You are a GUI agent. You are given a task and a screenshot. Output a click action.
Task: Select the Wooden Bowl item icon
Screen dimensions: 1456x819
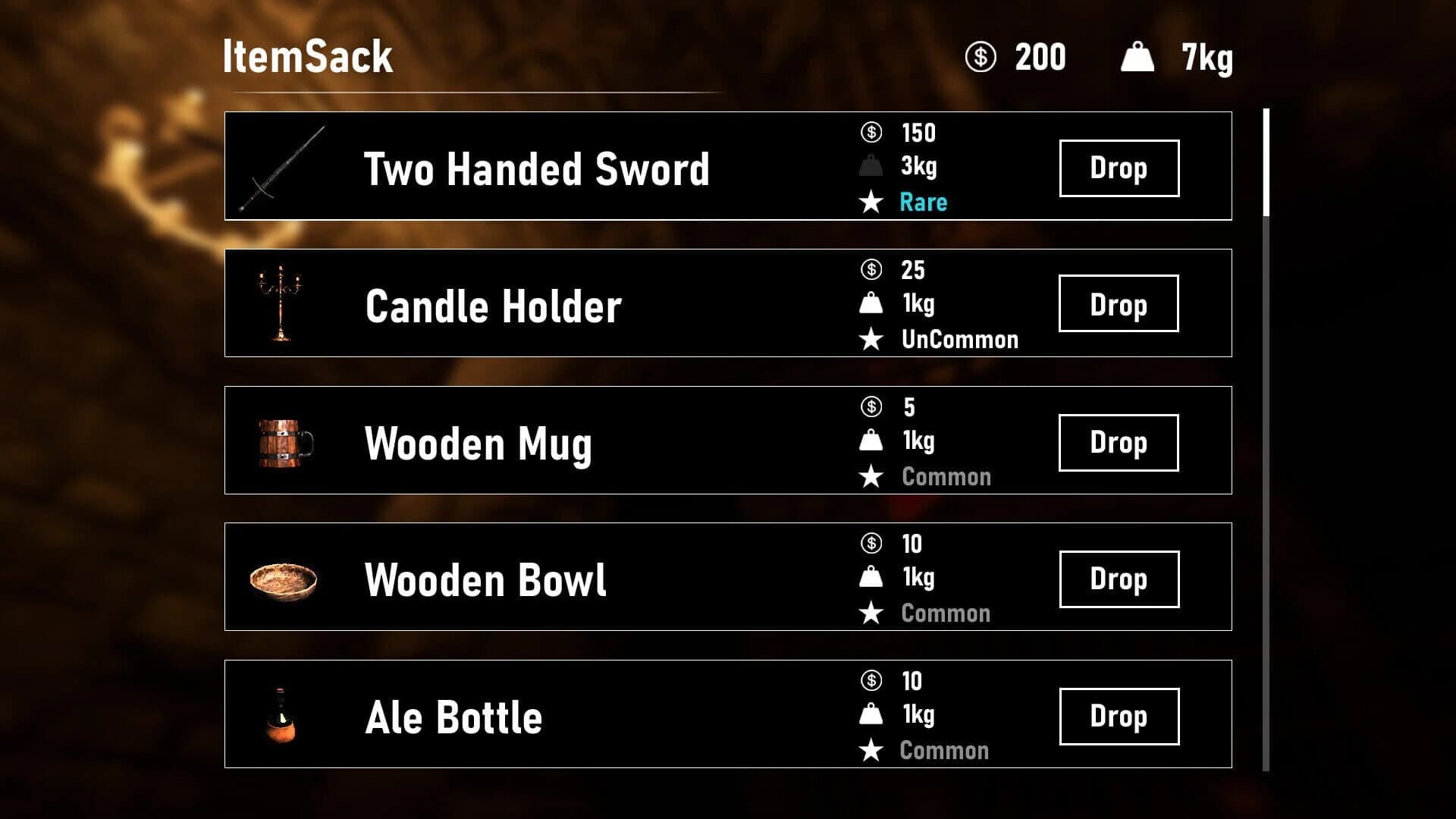point(284,579)
